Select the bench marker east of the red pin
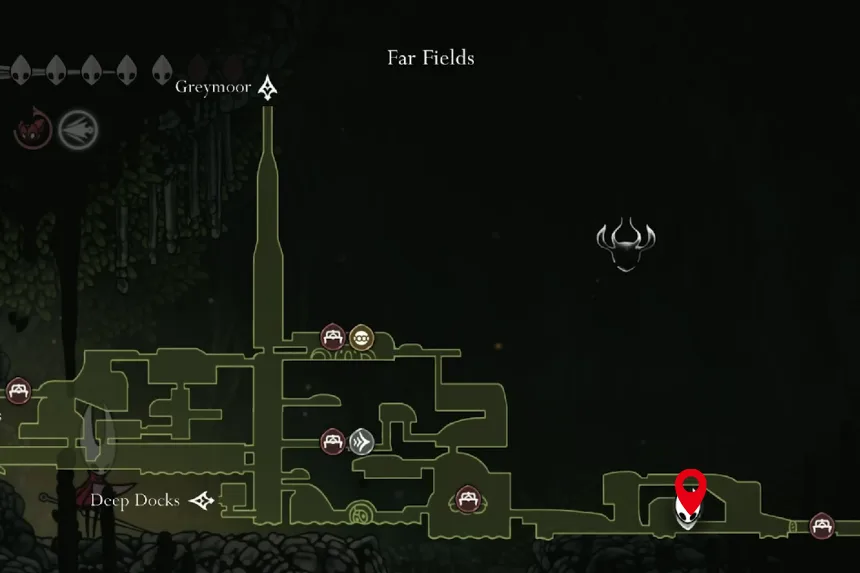Screen dimensions: 860x573 click(822, 525)
